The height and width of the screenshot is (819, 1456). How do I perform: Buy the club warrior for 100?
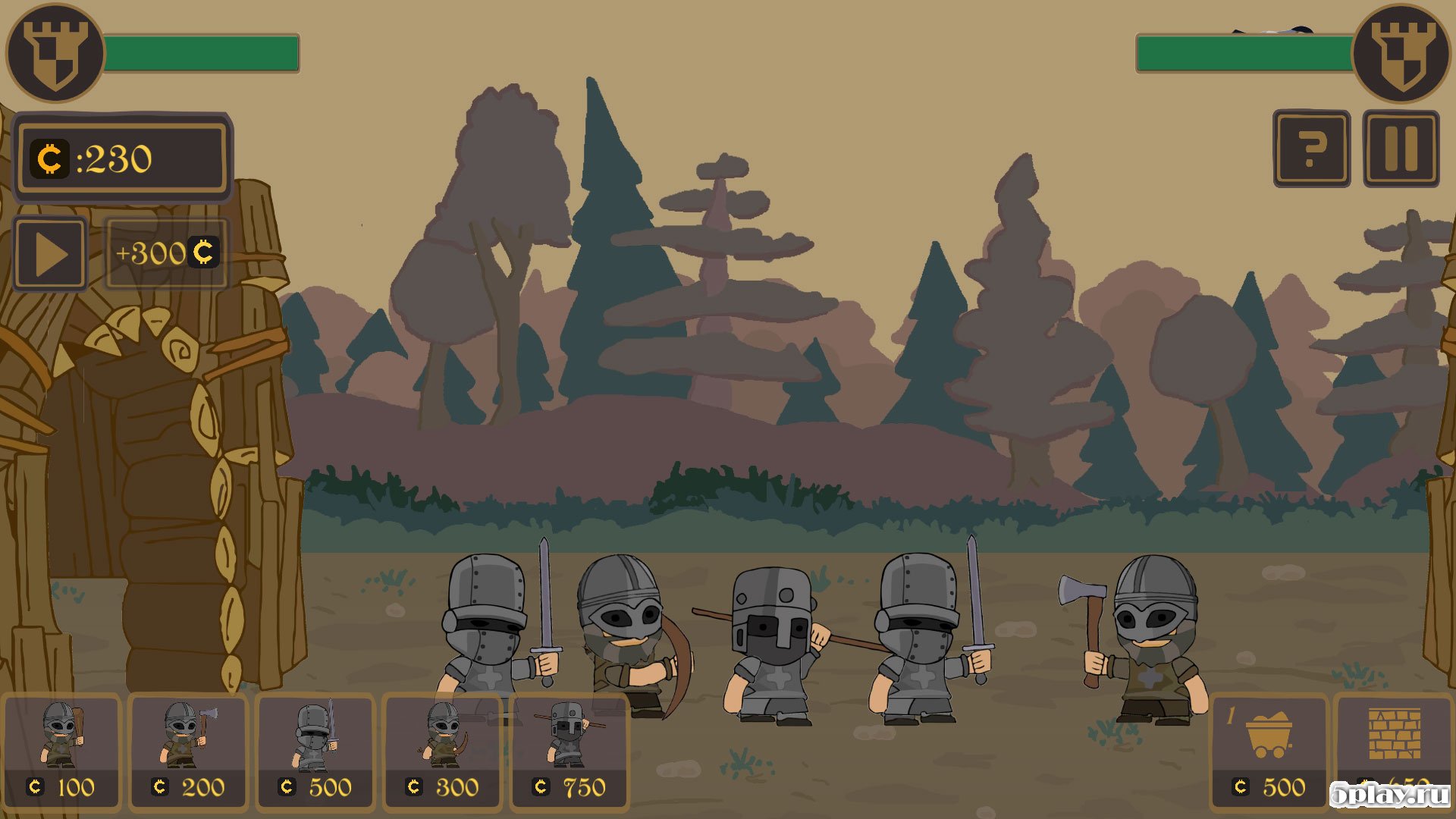click(x=61, y=751)
